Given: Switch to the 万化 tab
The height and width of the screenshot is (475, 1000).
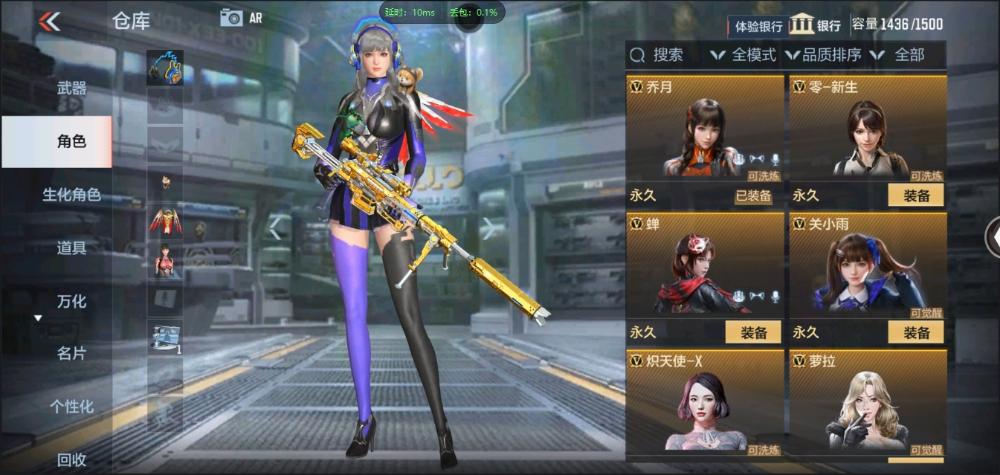Looking at the screenshot, I should click(71, 301).
